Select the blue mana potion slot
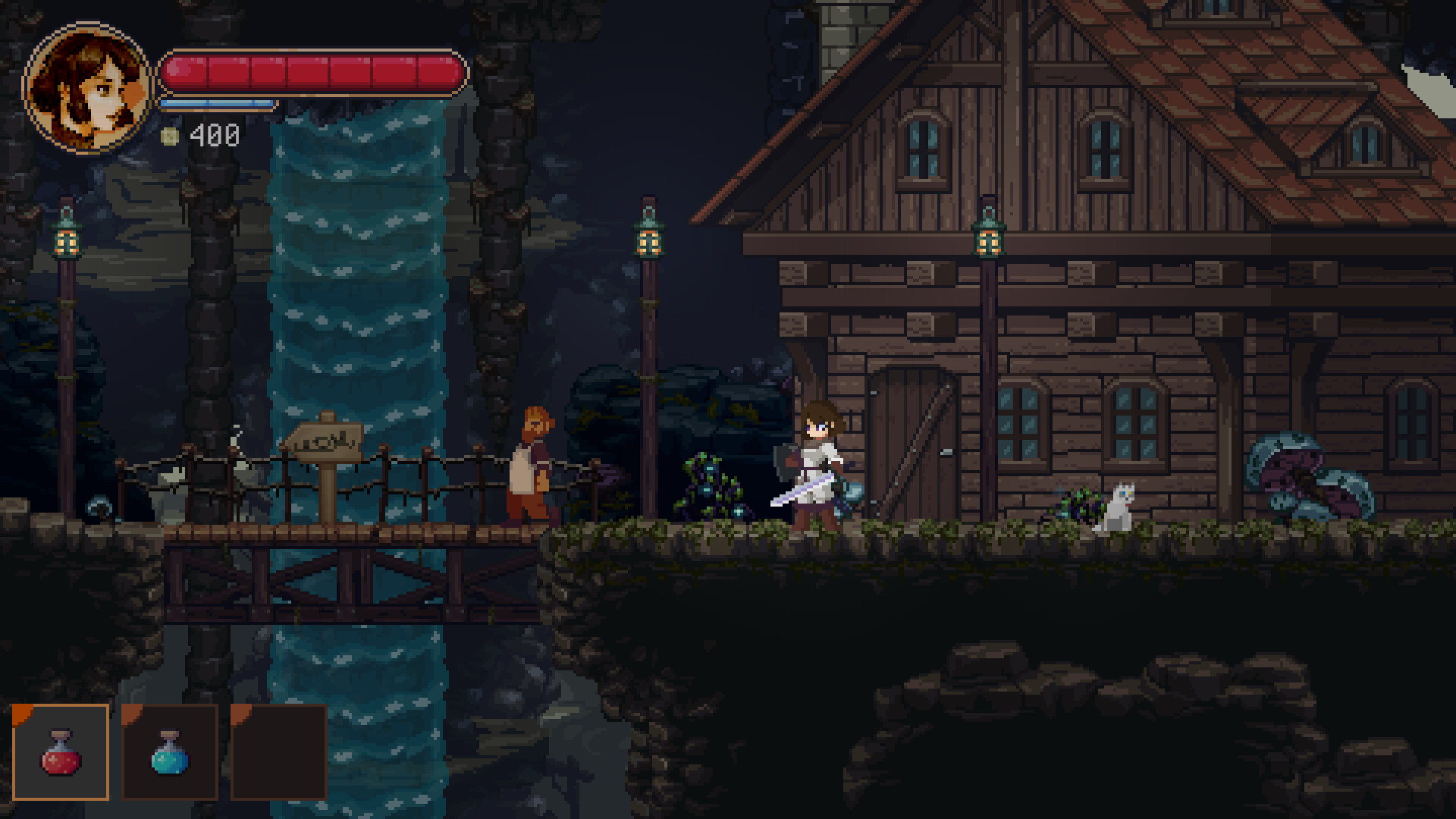Image resolution: width=1456 pixels, height=819 pixels. [x=170, y=752]
